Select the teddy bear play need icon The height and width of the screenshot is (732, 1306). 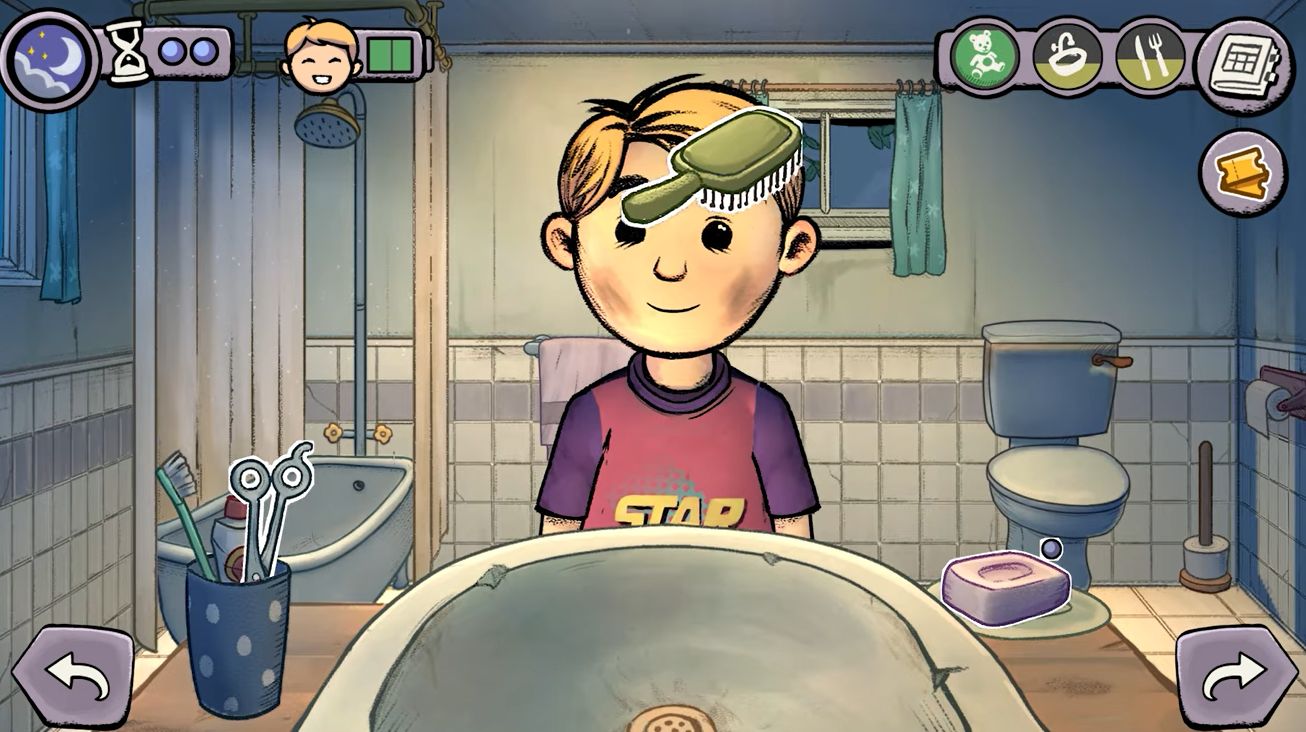[x=985, y=56]
